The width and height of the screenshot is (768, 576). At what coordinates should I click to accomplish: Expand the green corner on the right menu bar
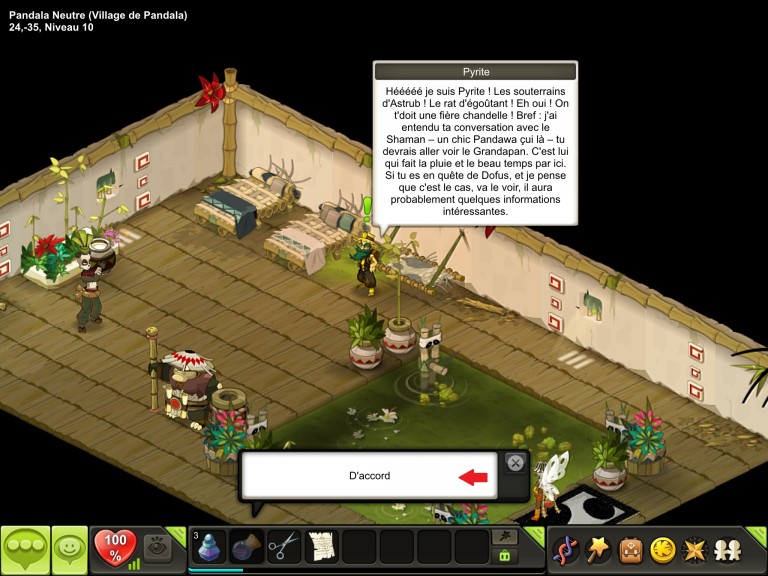click(x=759, y=534)
